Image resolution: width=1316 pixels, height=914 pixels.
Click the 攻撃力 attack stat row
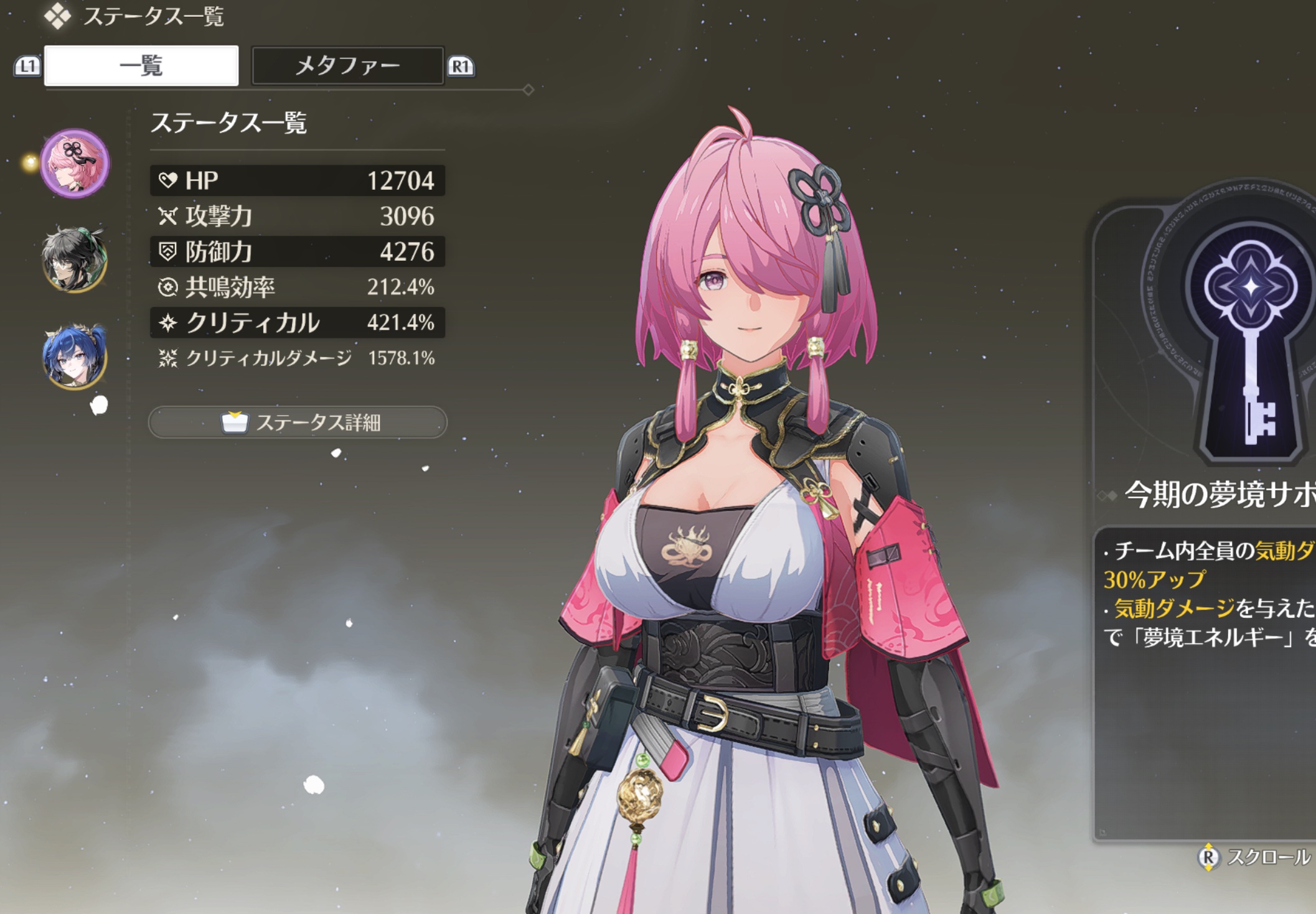tap(298, 216)
